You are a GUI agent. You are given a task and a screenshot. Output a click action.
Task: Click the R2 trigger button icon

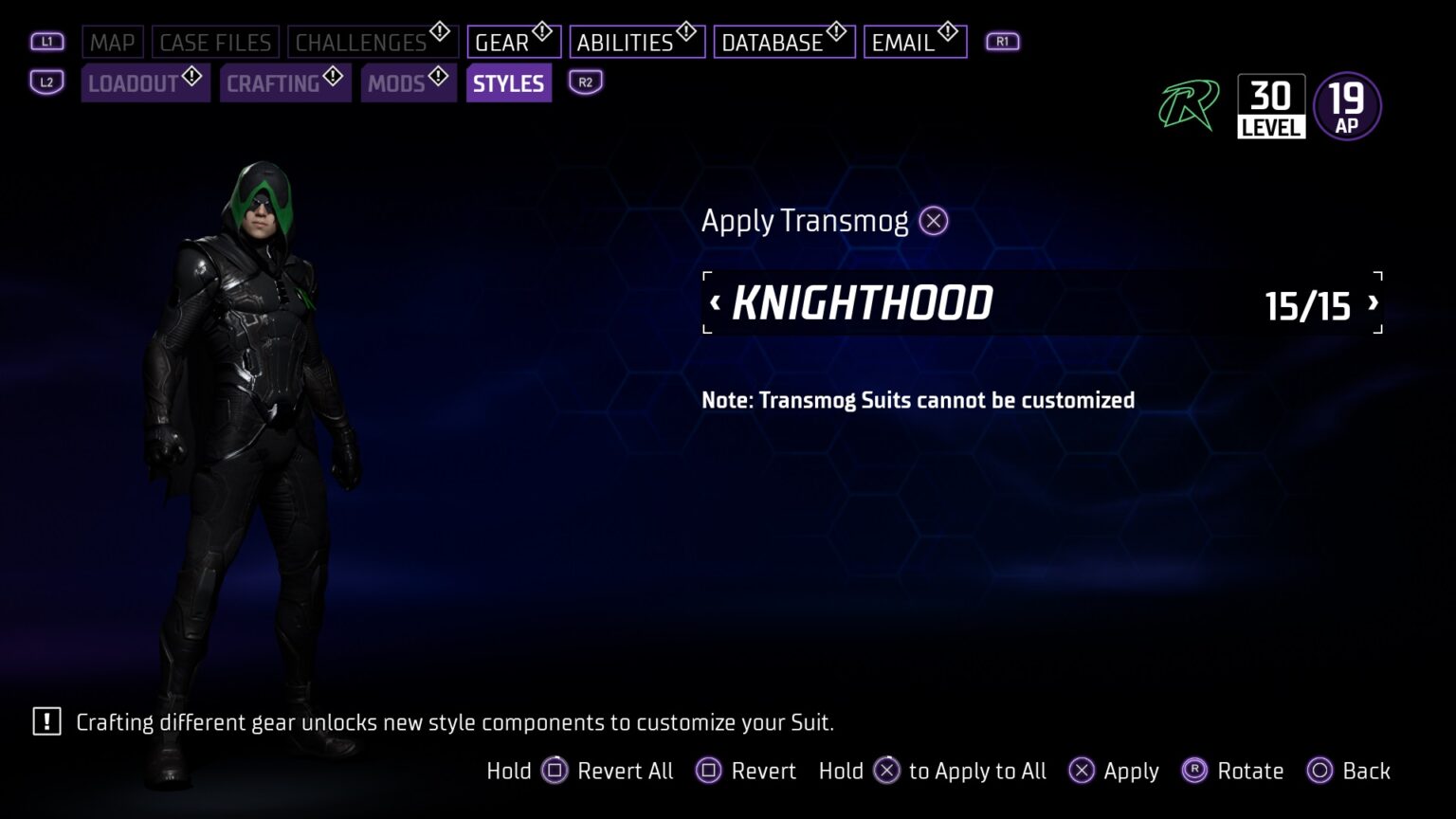(x=585, y=82)
